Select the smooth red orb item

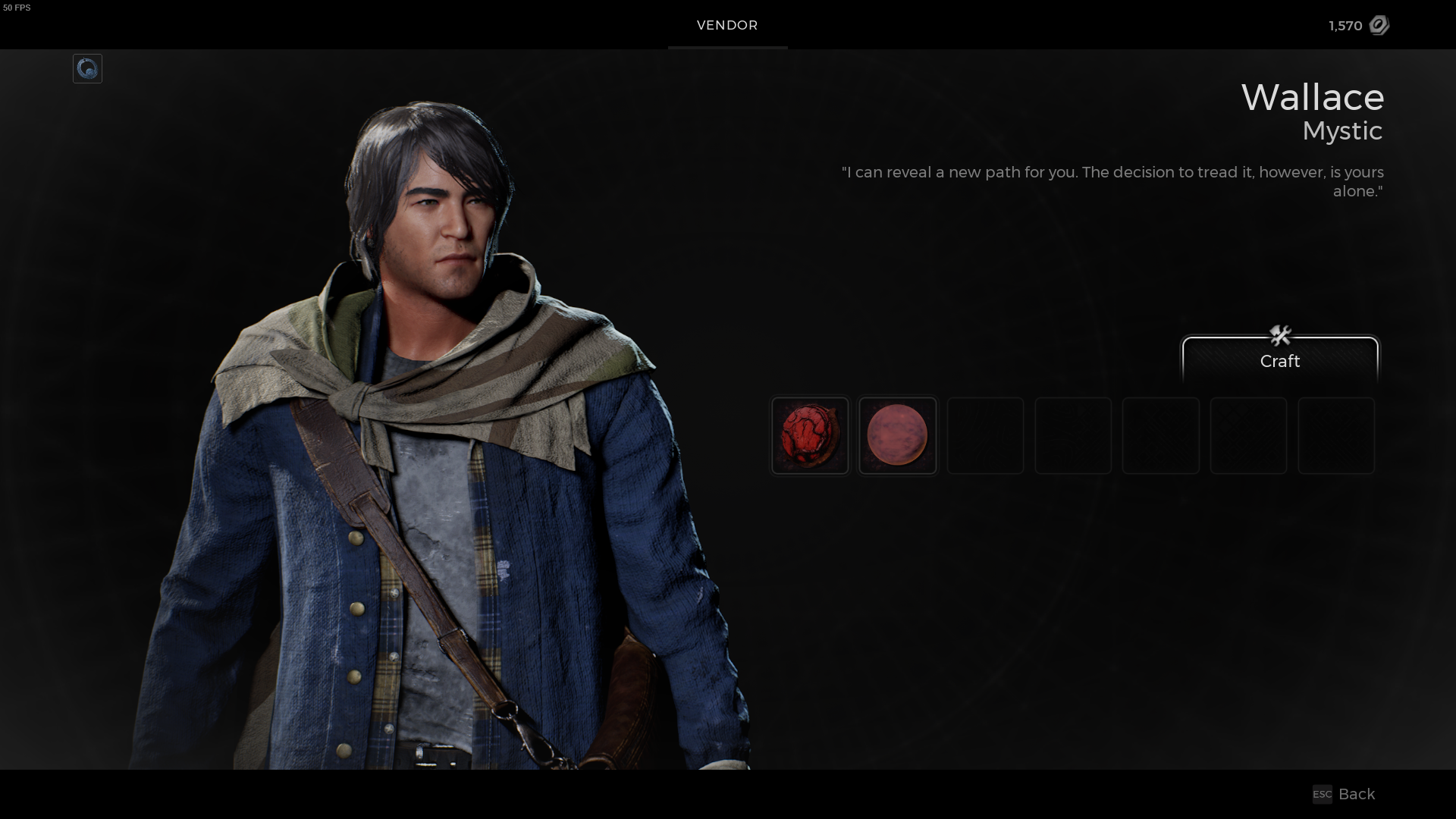click(897, 435)
